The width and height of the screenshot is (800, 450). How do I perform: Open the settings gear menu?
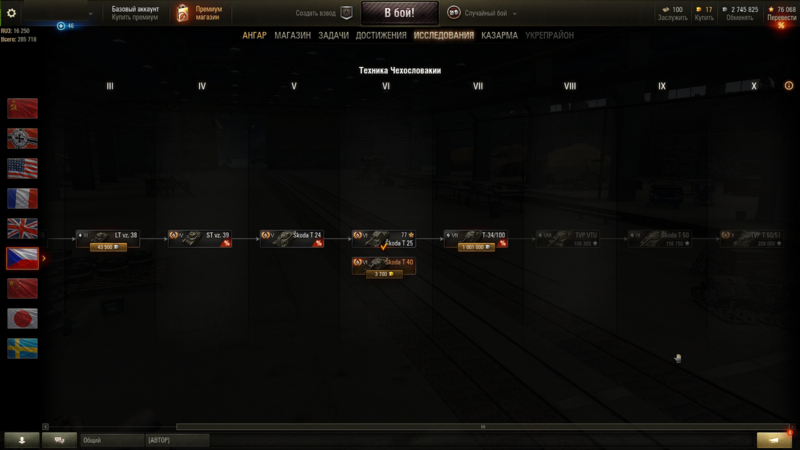click(x=12, y=13)
